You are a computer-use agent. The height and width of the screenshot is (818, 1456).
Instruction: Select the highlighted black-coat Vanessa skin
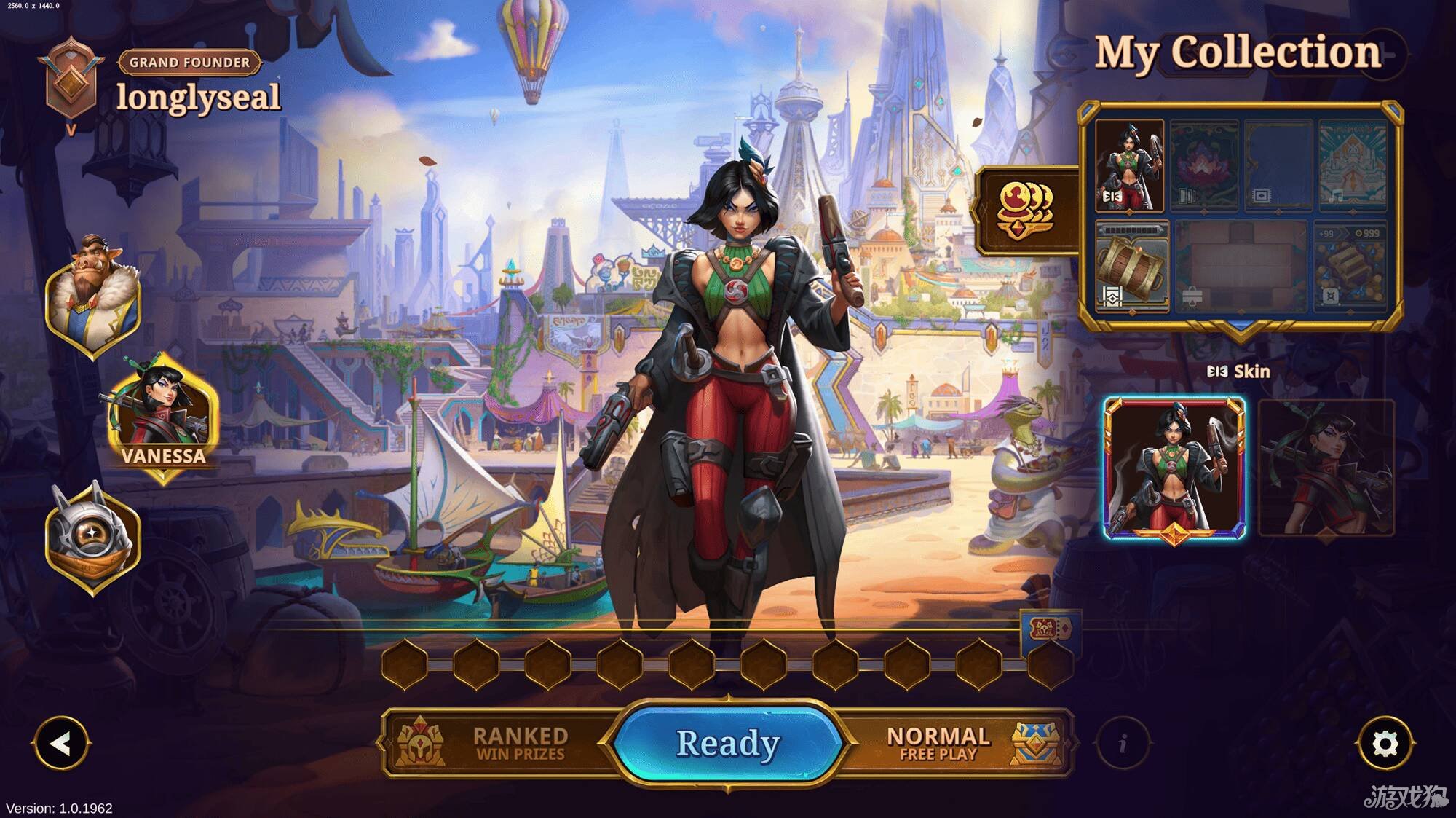click(1174, 468)
